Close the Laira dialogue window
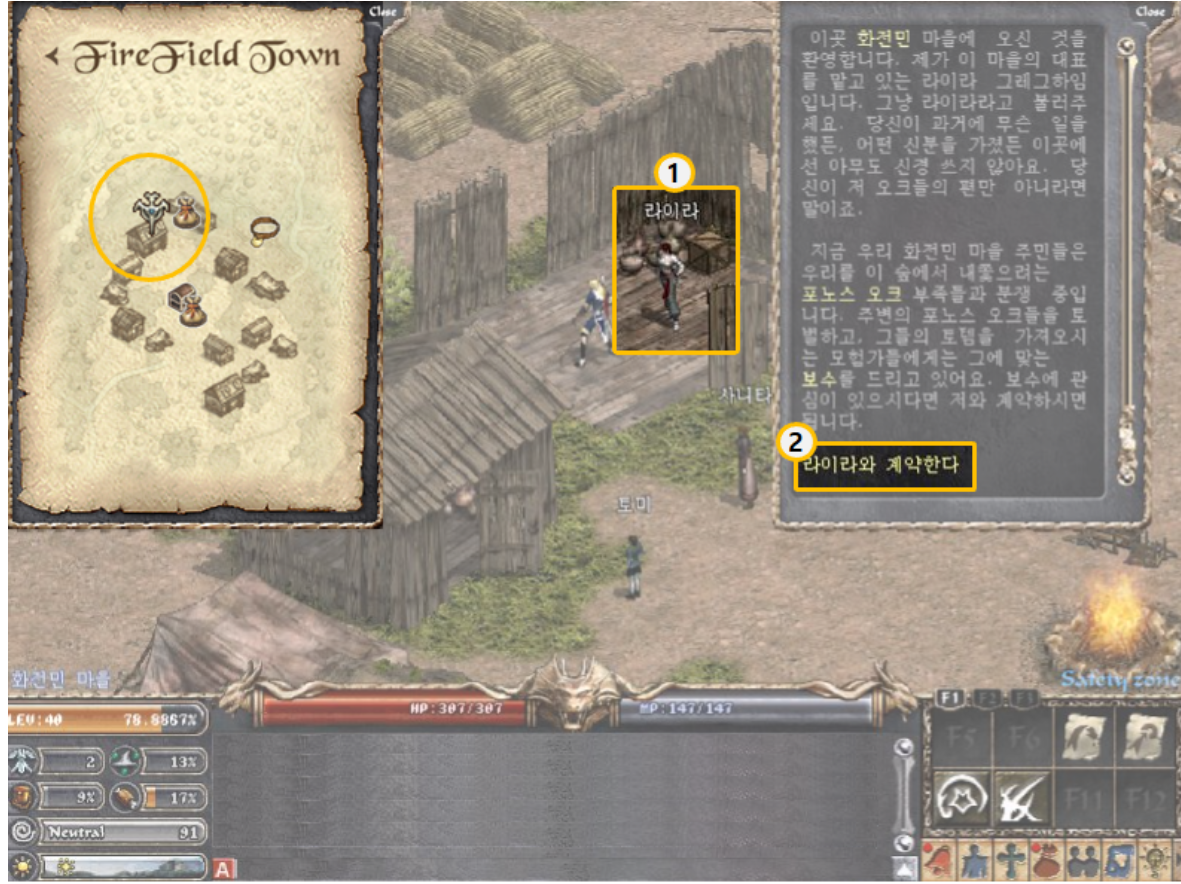This screenshot has width=1181, height=884. pyautogui.click(x=1150, y=12)
